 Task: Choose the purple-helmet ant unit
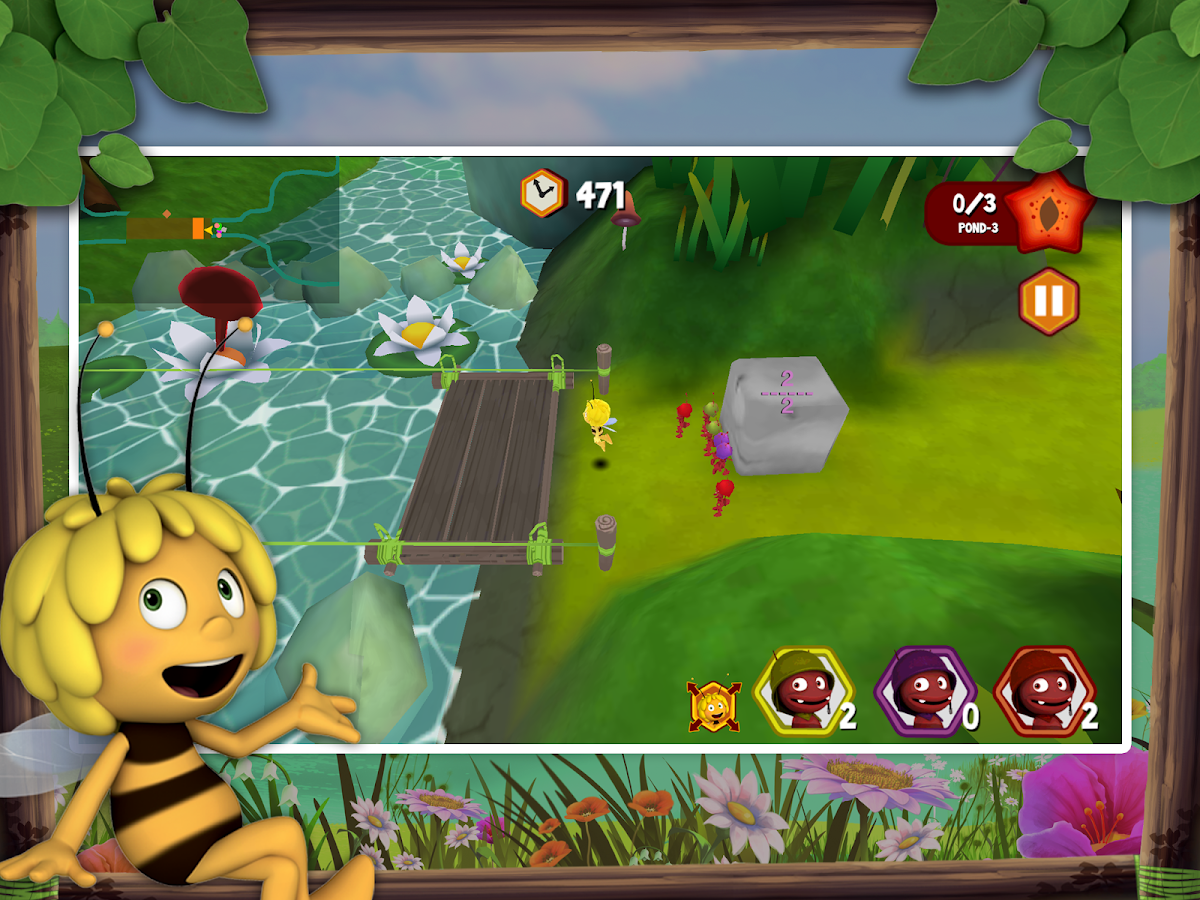point(922,691)
